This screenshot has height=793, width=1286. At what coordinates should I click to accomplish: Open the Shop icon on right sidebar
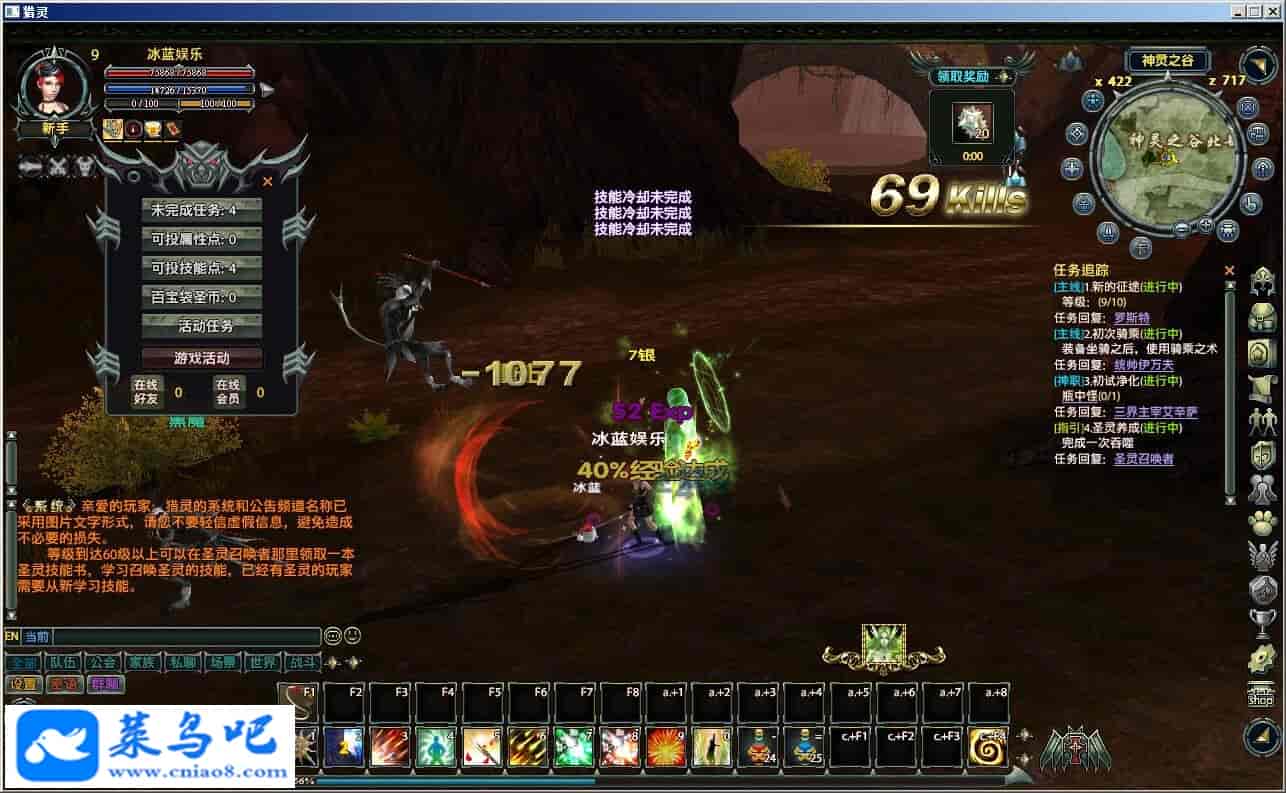click(1260, 694)
